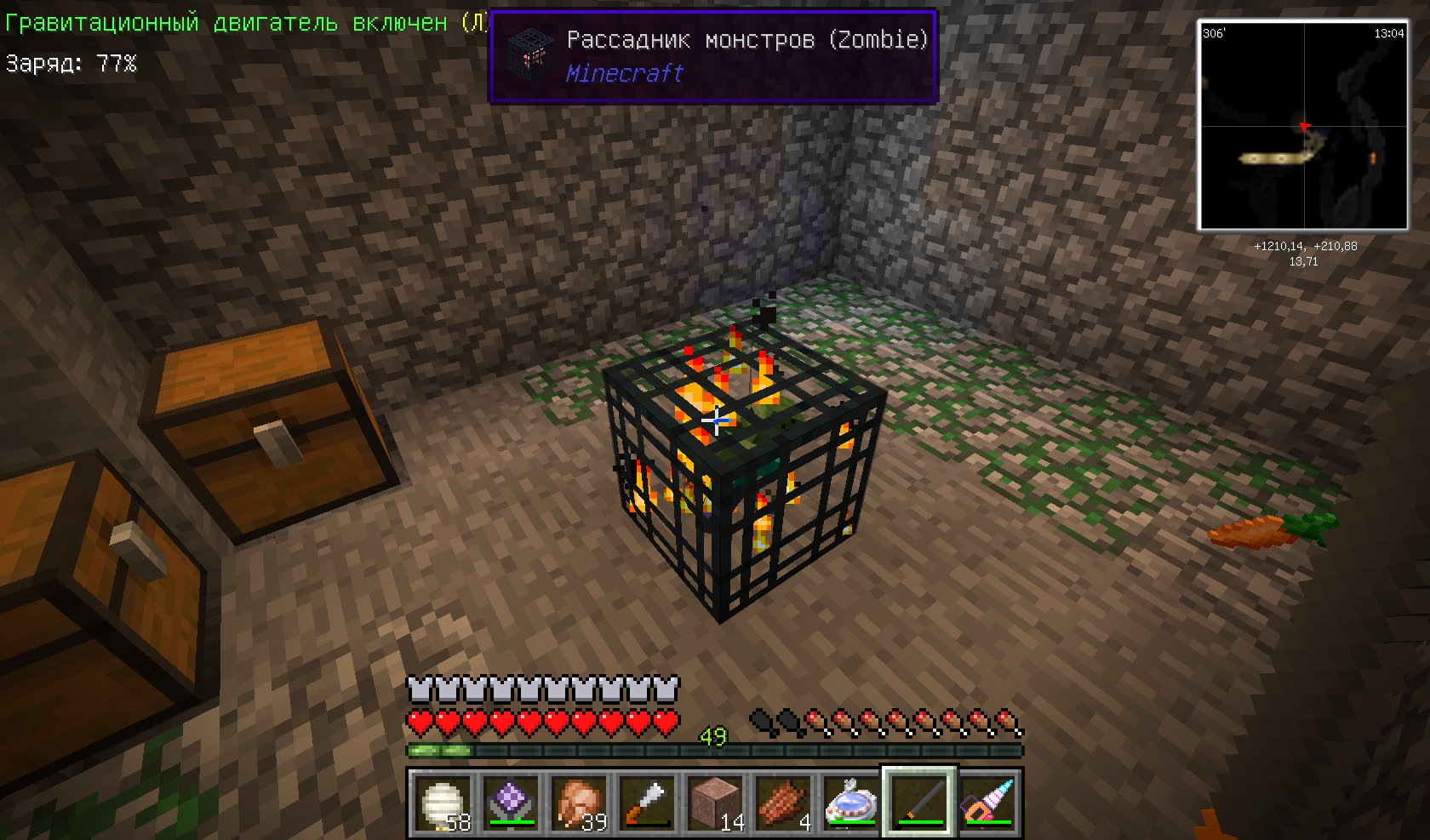Select the brown block stack of 14
Screen dimensions: 1430x840
click(x=714, y=803)
